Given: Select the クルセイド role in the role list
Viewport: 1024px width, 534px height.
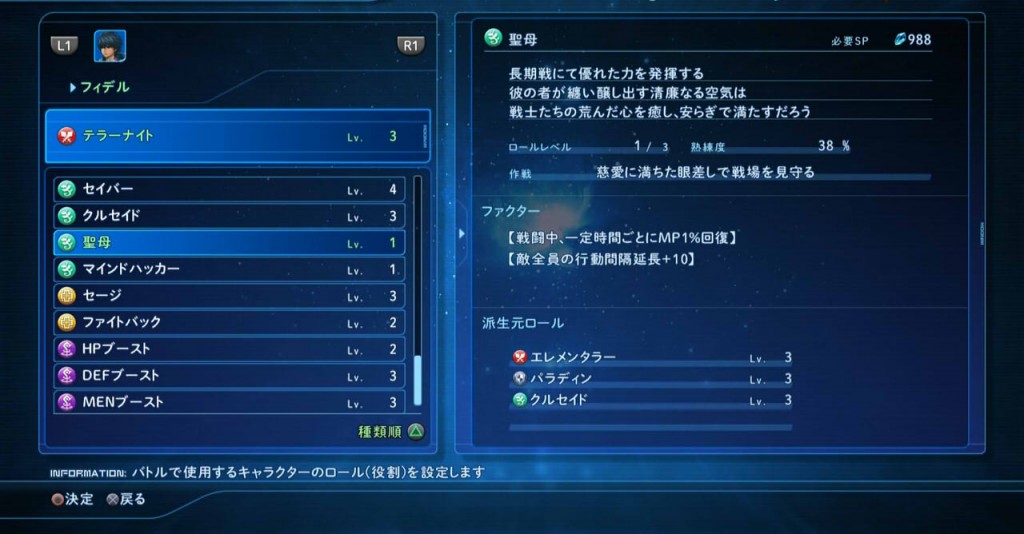Looking at the screenshot, I should (x=229, y=216).
